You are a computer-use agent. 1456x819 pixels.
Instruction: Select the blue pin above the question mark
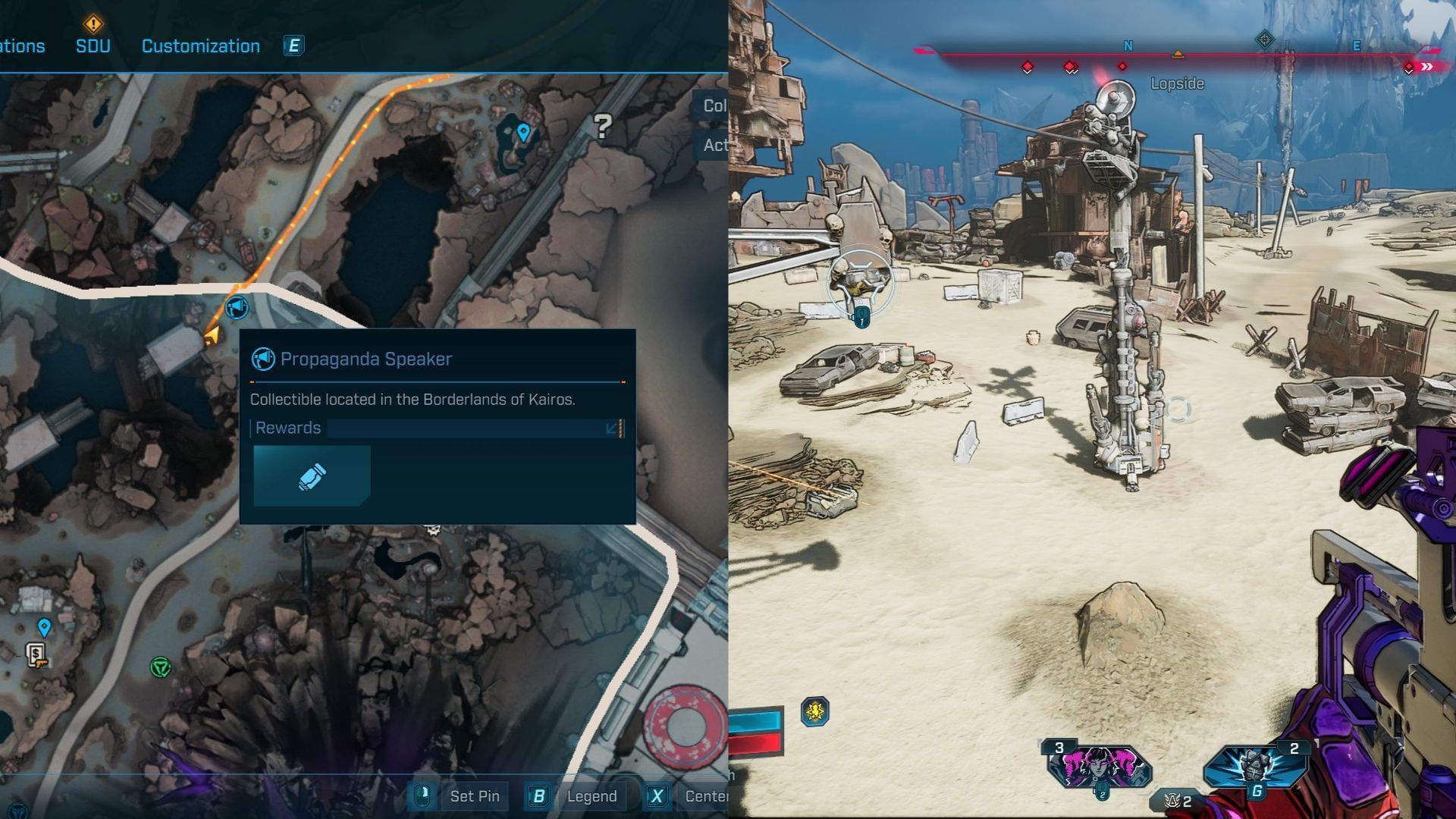click(522, 133)
